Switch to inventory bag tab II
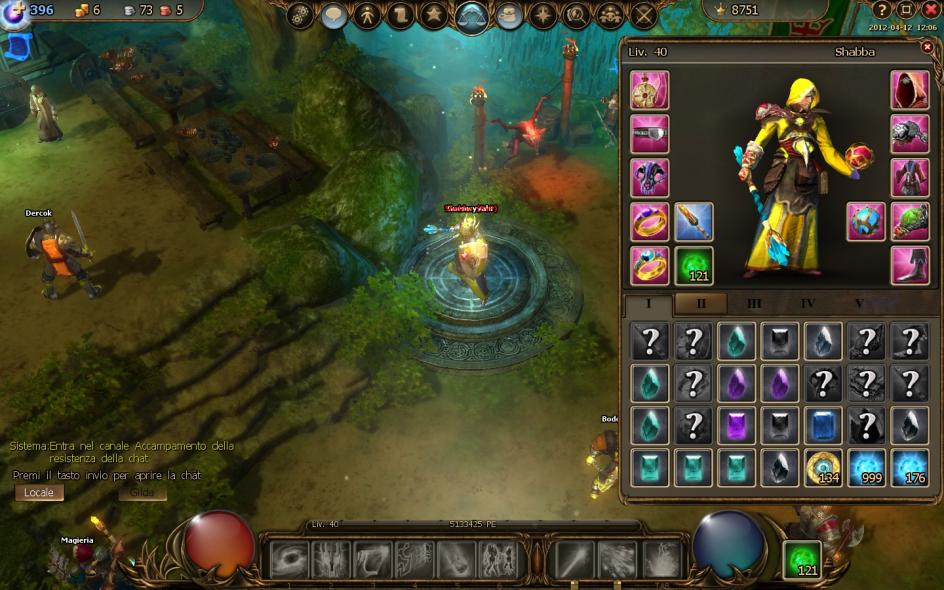The image size is (944, 590). (701, 304)
